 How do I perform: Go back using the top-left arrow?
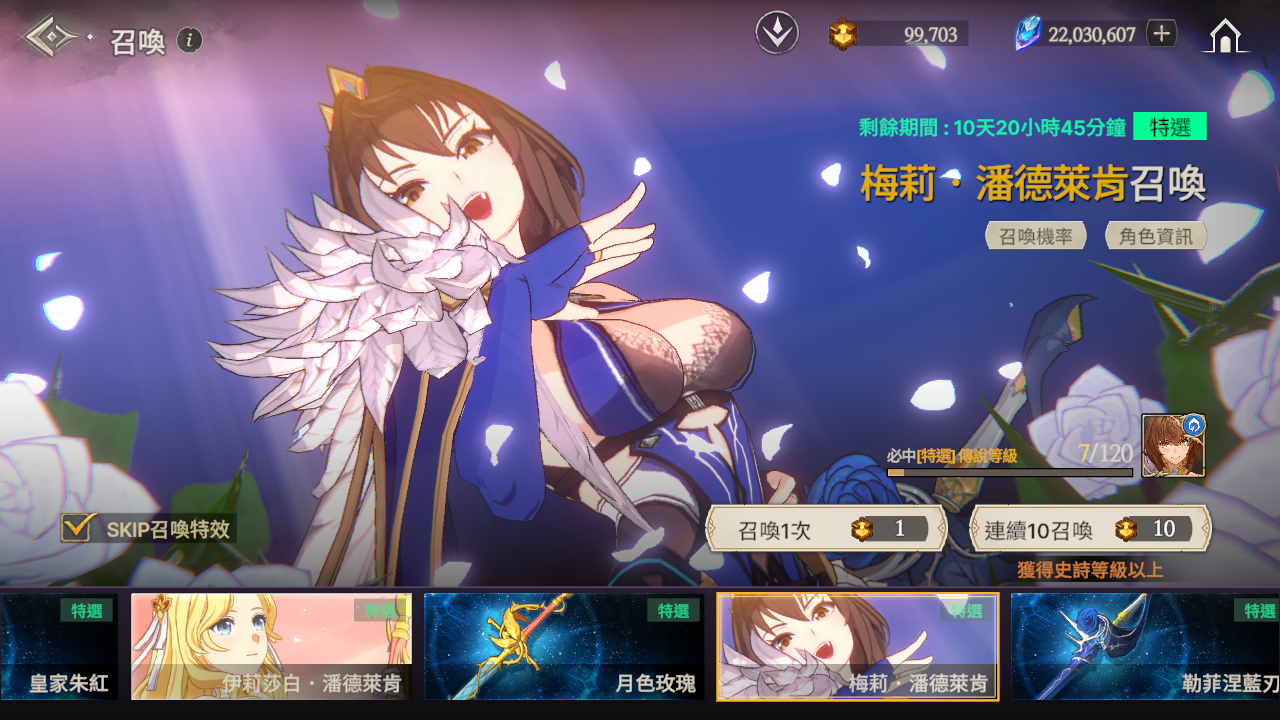(53, 38)
